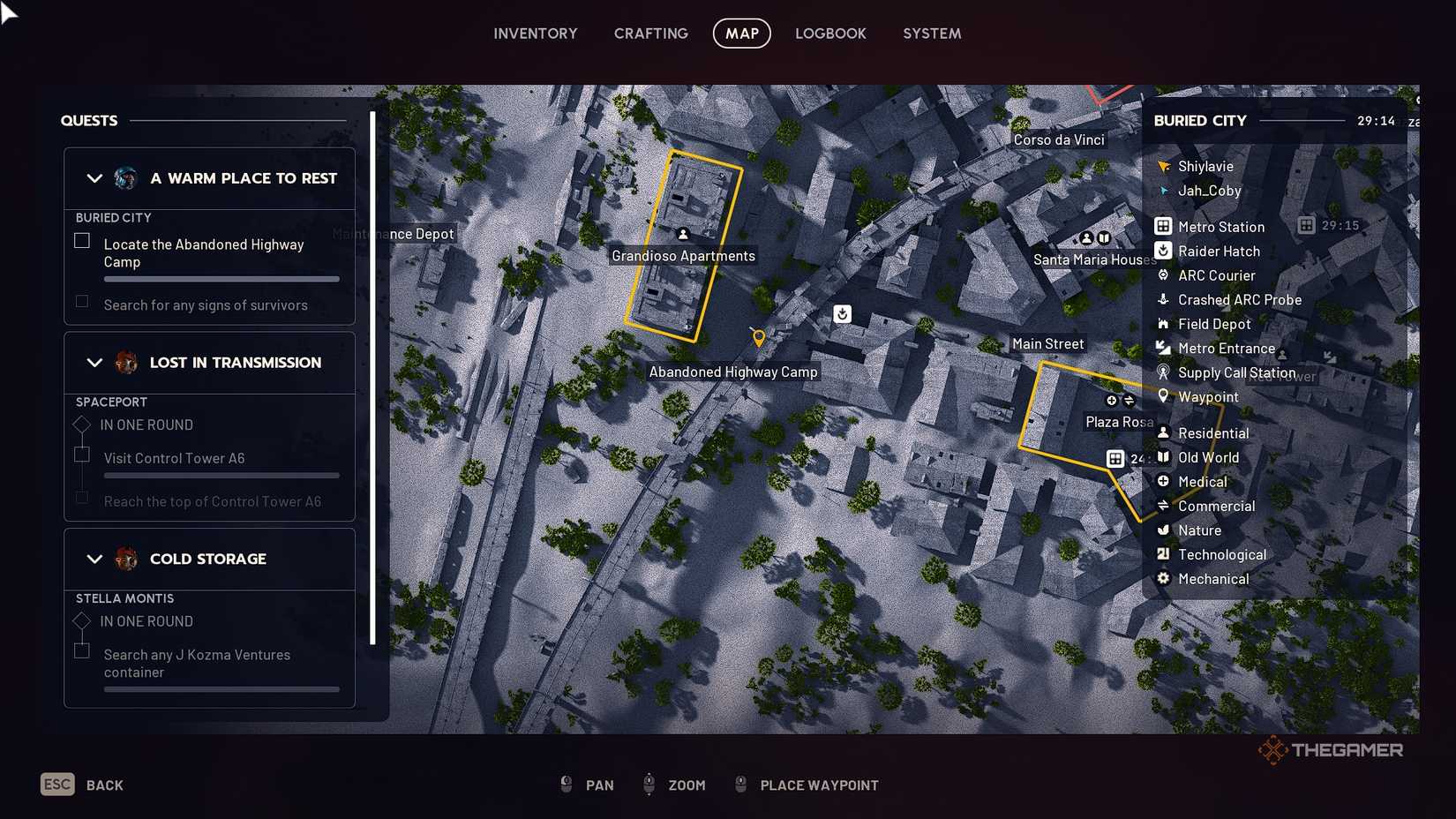Screen dimensions: 1456x819
Task: Collapse the A Warm Place To Rest quest
Action: point(95,178)
